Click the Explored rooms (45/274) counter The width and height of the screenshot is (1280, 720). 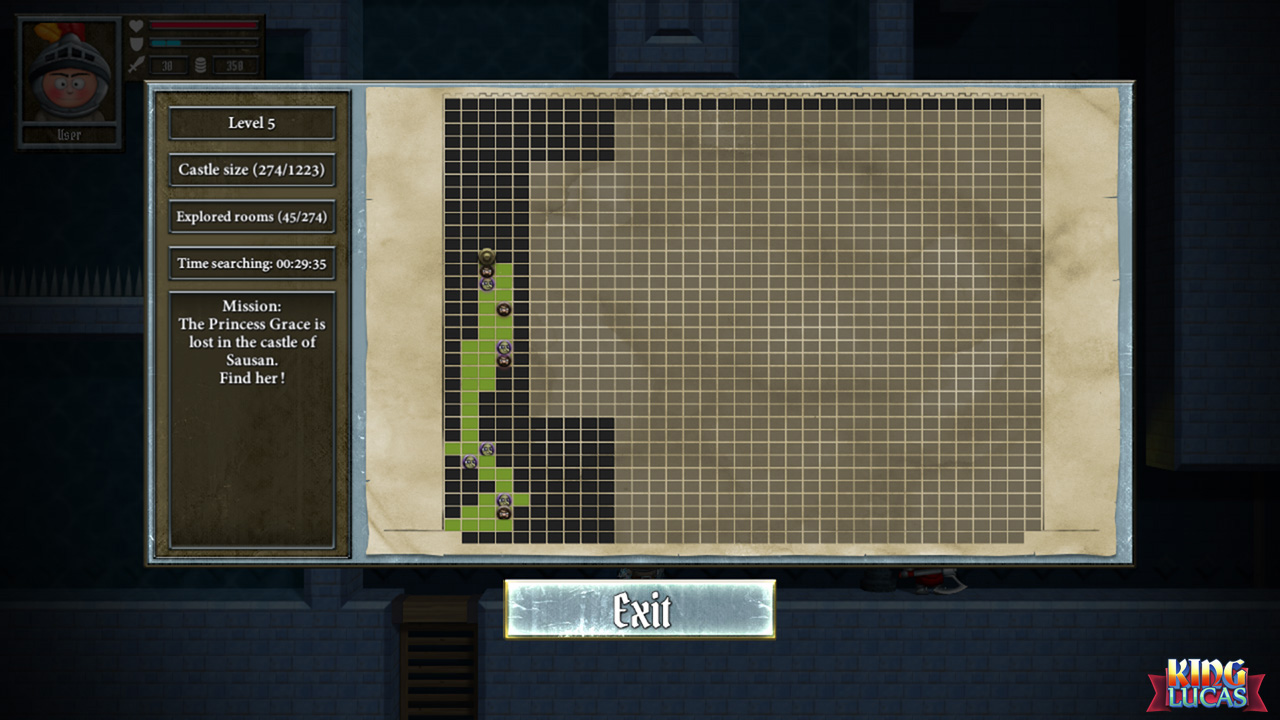click(x=251, y=216)
